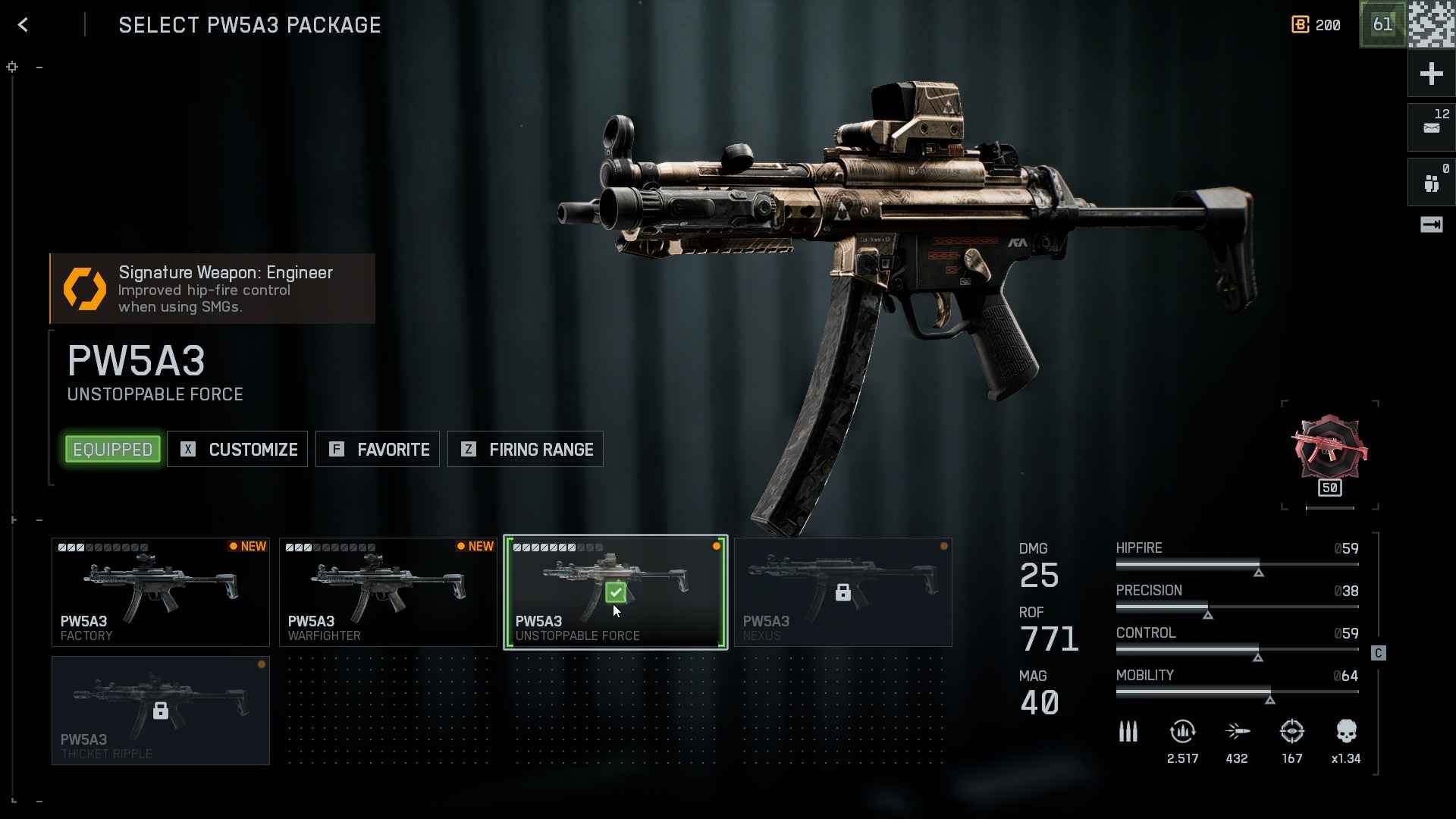This screenshot has height=819, width=1456.
Task: Pick the locked Nexus package
Action: click(x=843, y=592)
